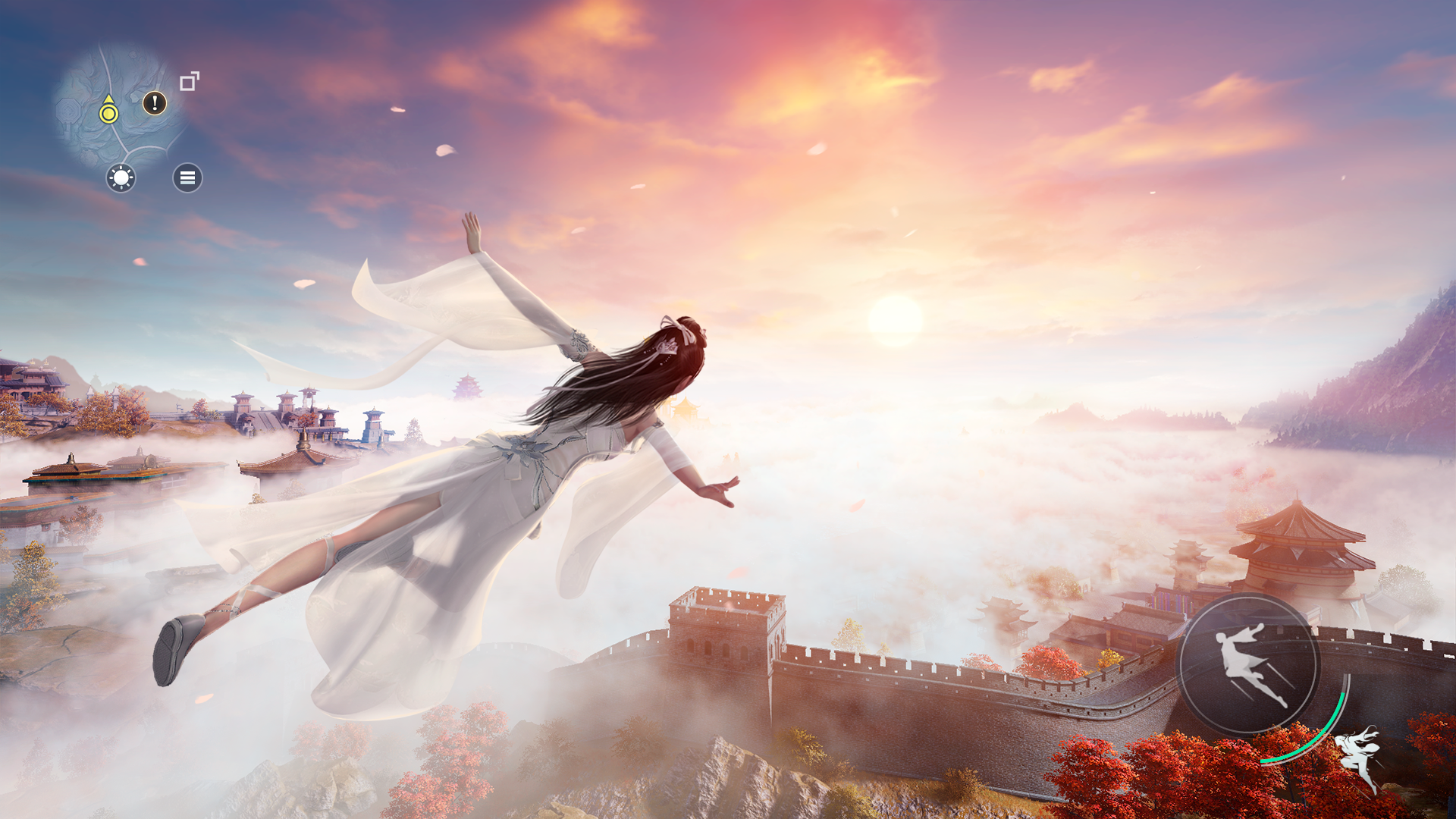Tap the direction arrow above the player marker
Screen dimensions: 1456x819
[108, 99]
